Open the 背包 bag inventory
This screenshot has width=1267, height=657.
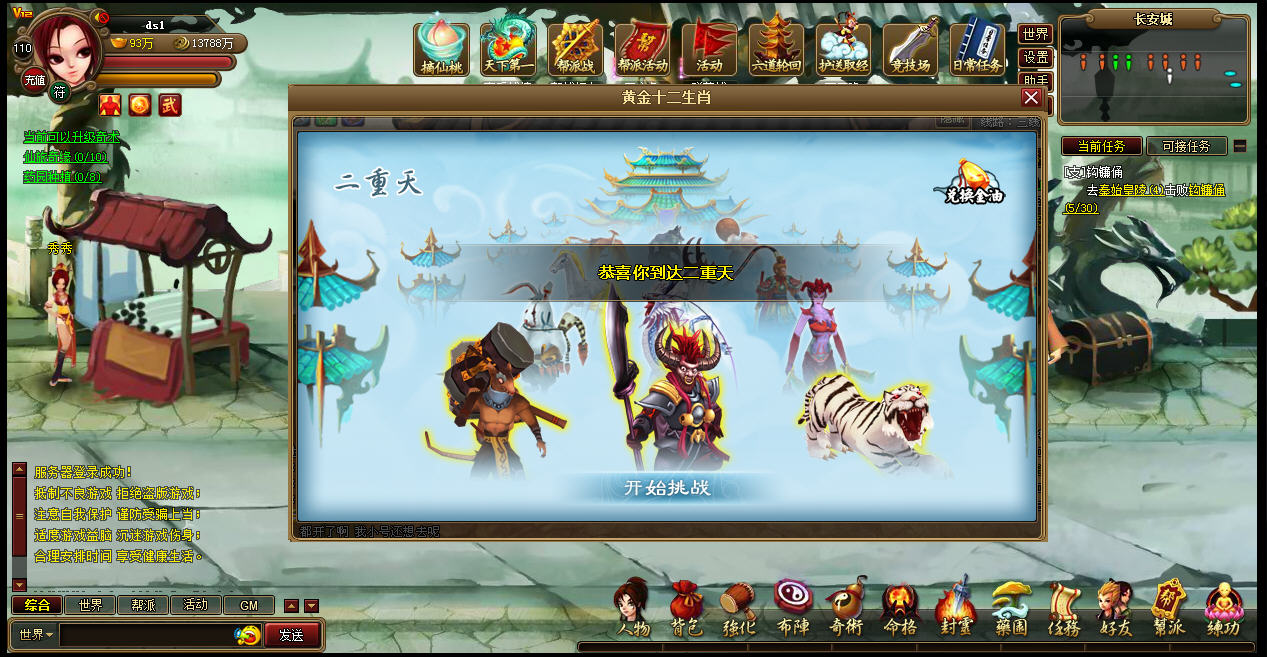pos(686,609)
